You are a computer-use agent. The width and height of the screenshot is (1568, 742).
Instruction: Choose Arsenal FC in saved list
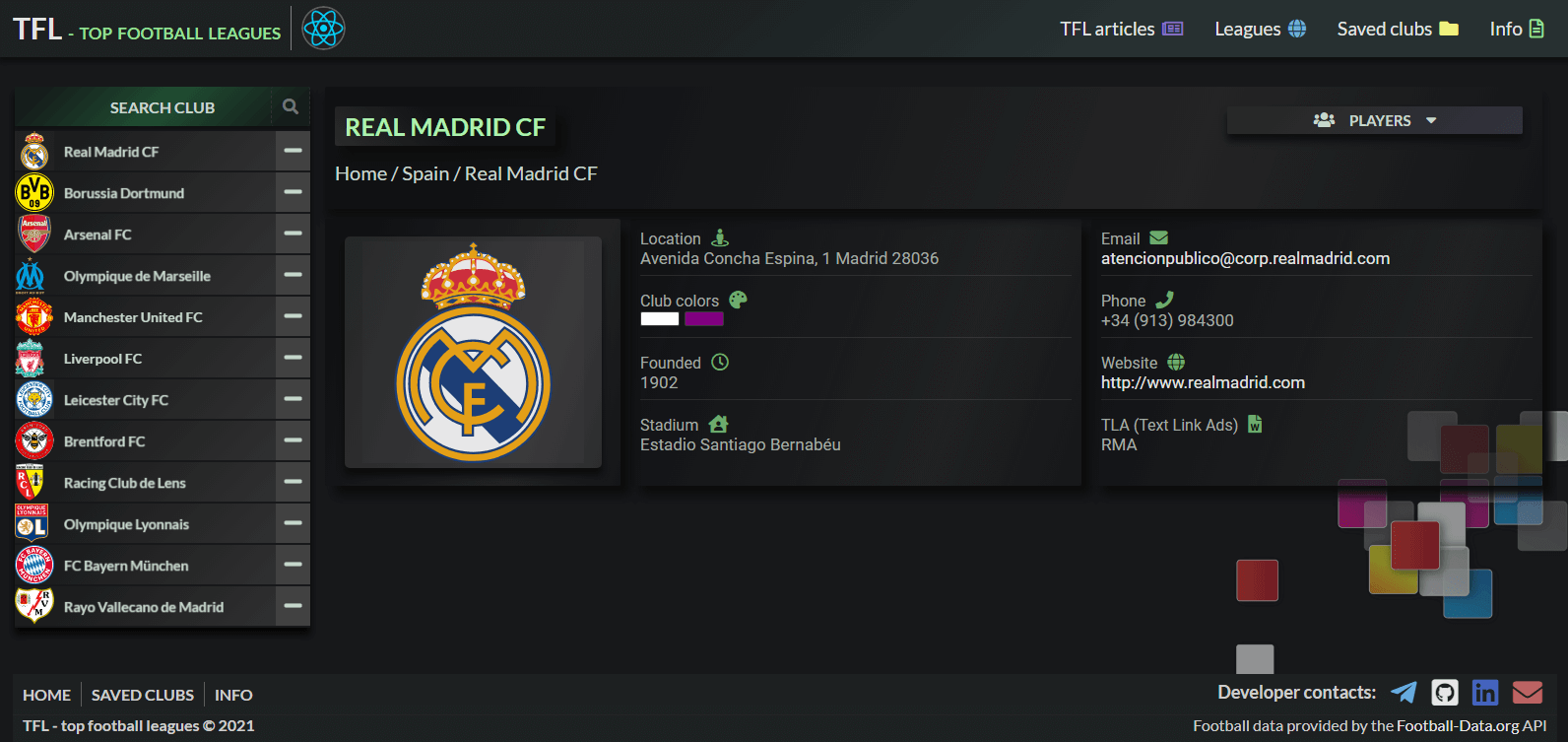click(x=98, y=235)
